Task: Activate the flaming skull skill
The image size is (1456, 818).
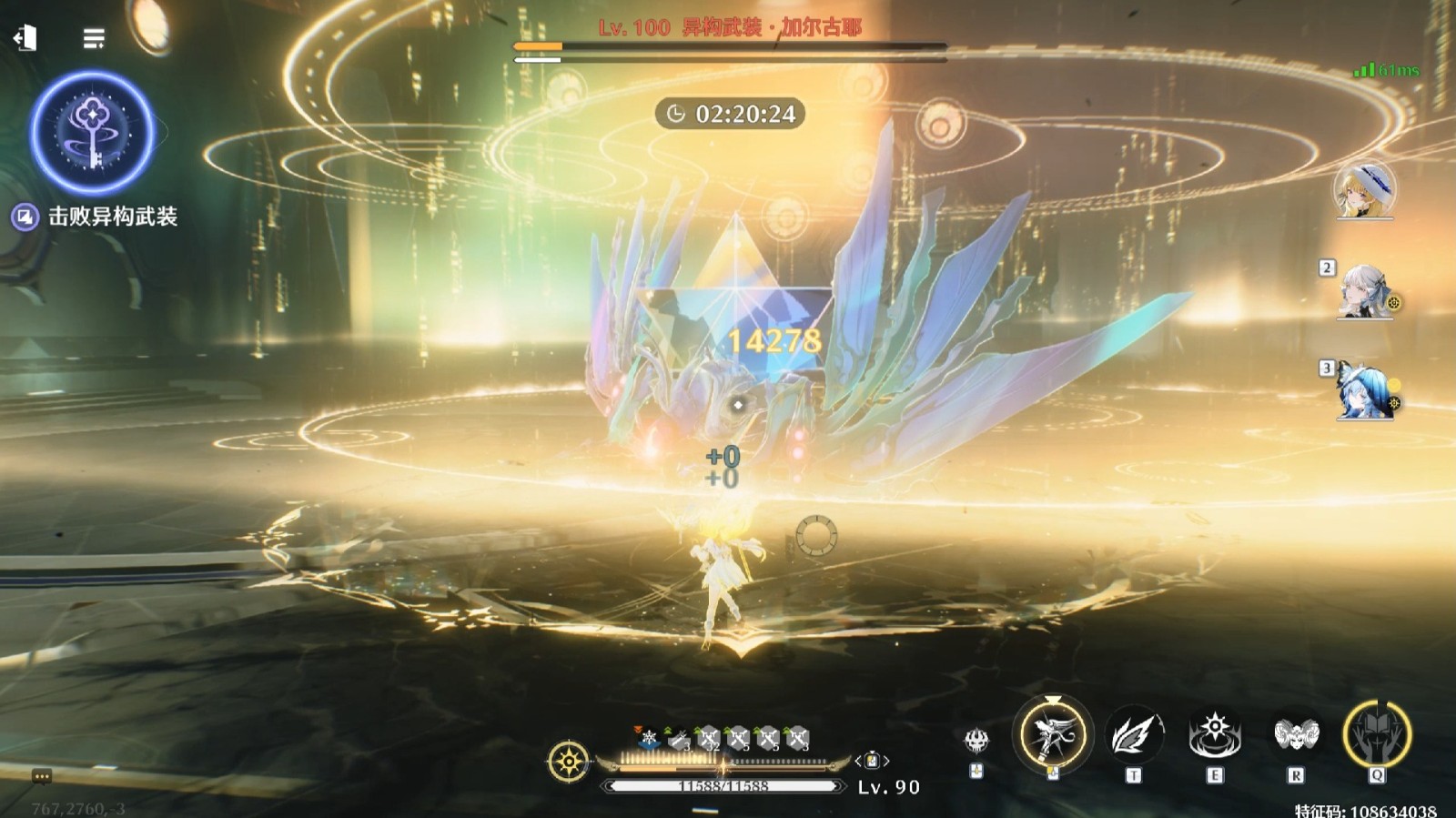Action: pos(976,741)
